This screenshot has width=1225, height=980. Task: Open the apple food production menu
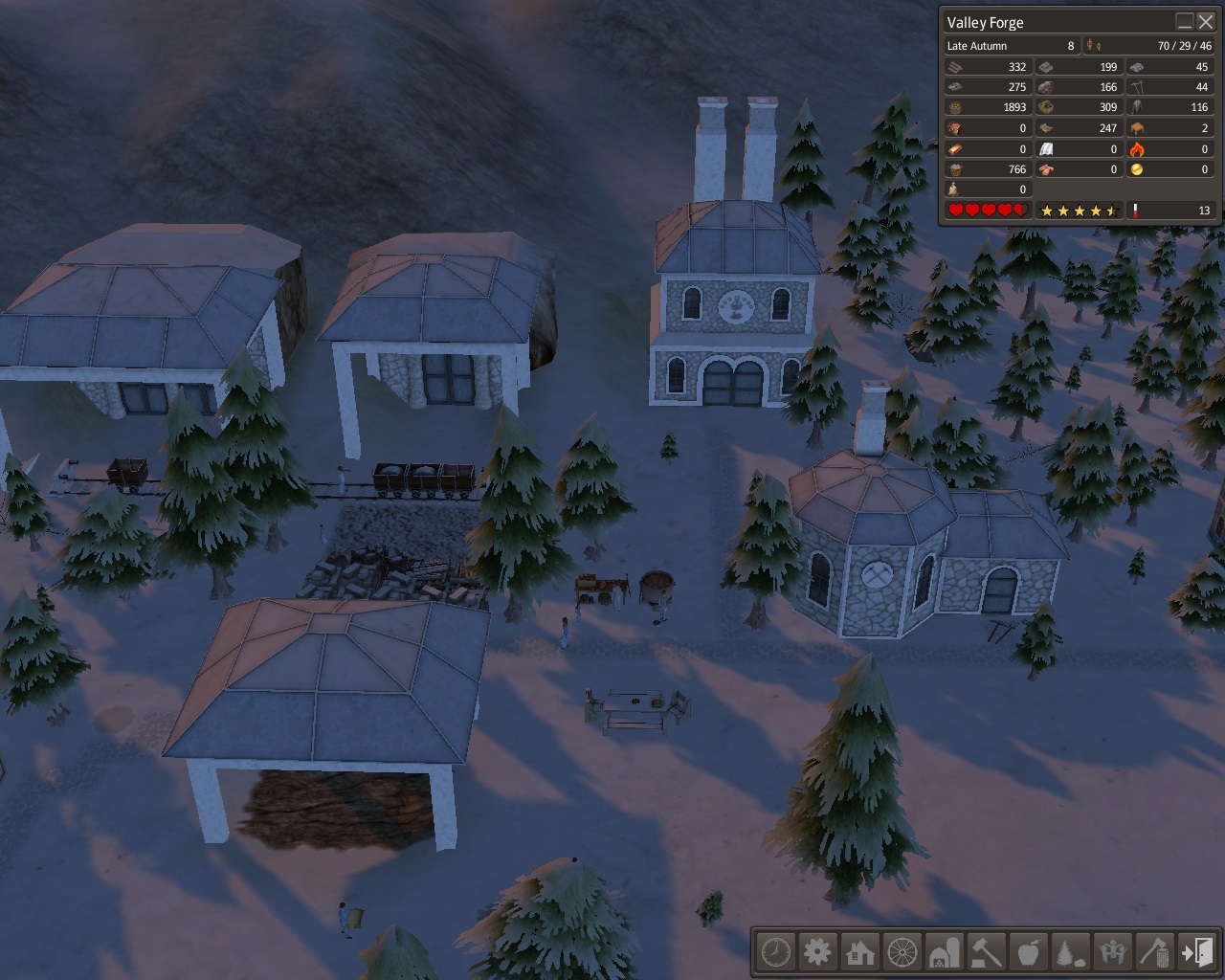pos(1028,952)
